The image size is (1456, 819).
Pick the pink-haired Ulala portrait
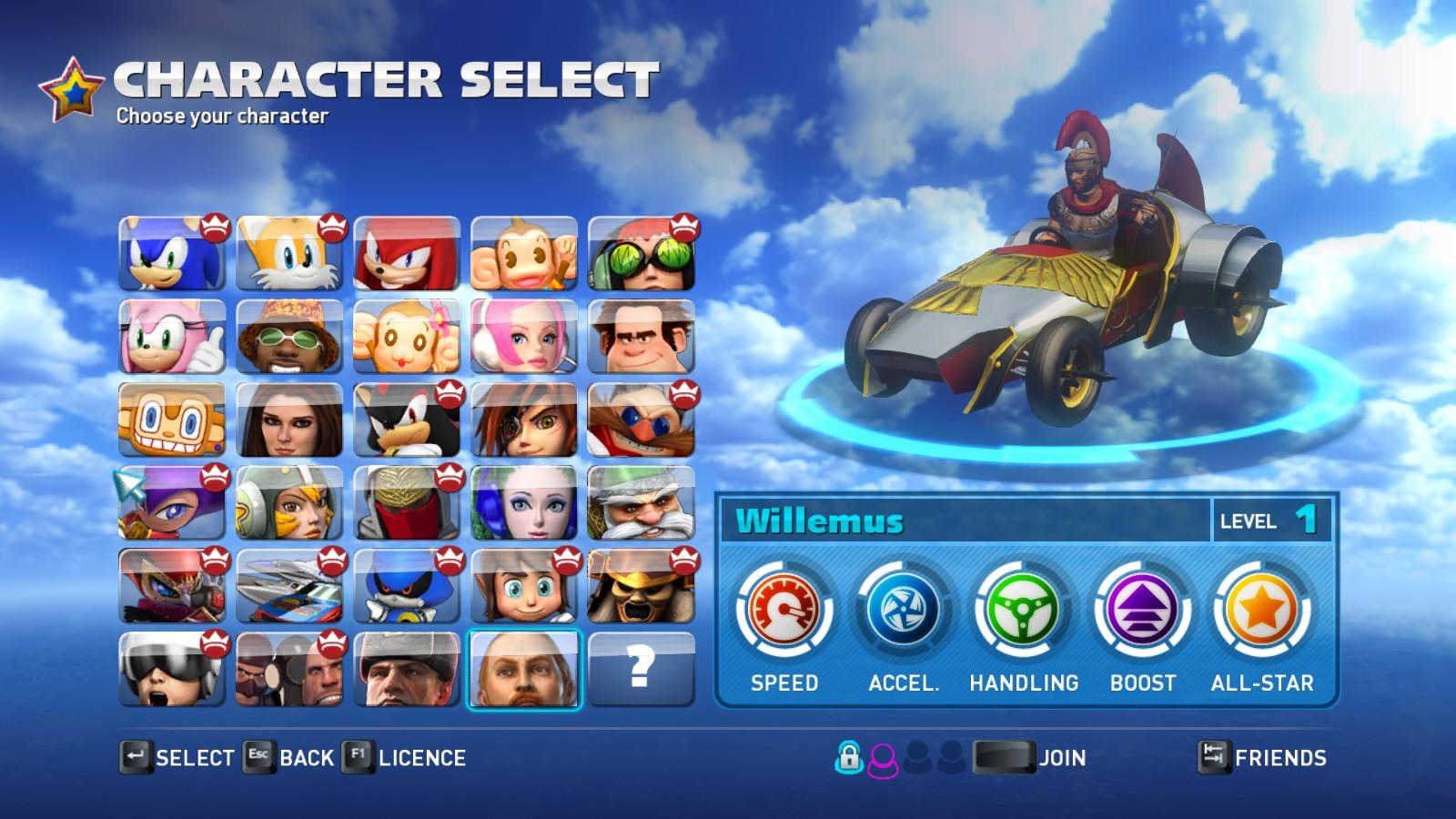click(524, 337)
